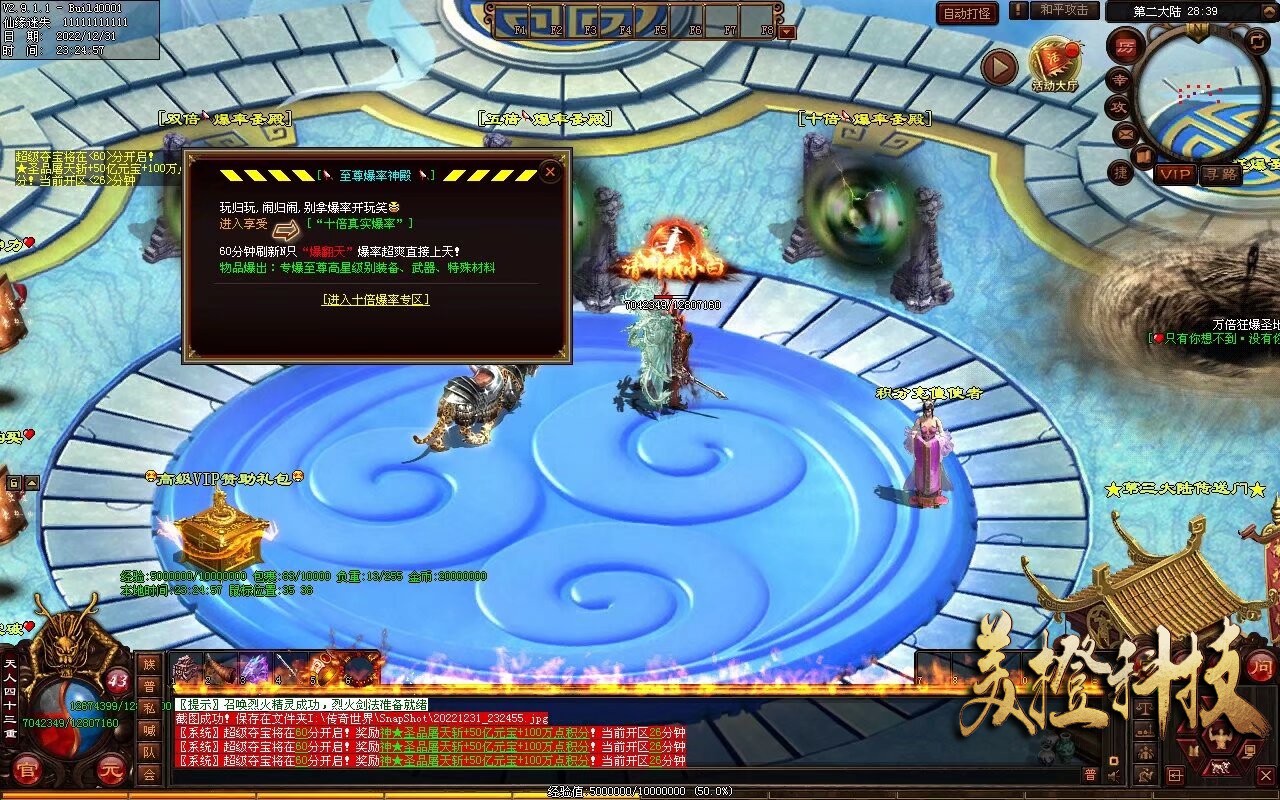Activate the 寻路 pathfinding button
Viewport: 1280px width, 800px height.
(1220, 174)
